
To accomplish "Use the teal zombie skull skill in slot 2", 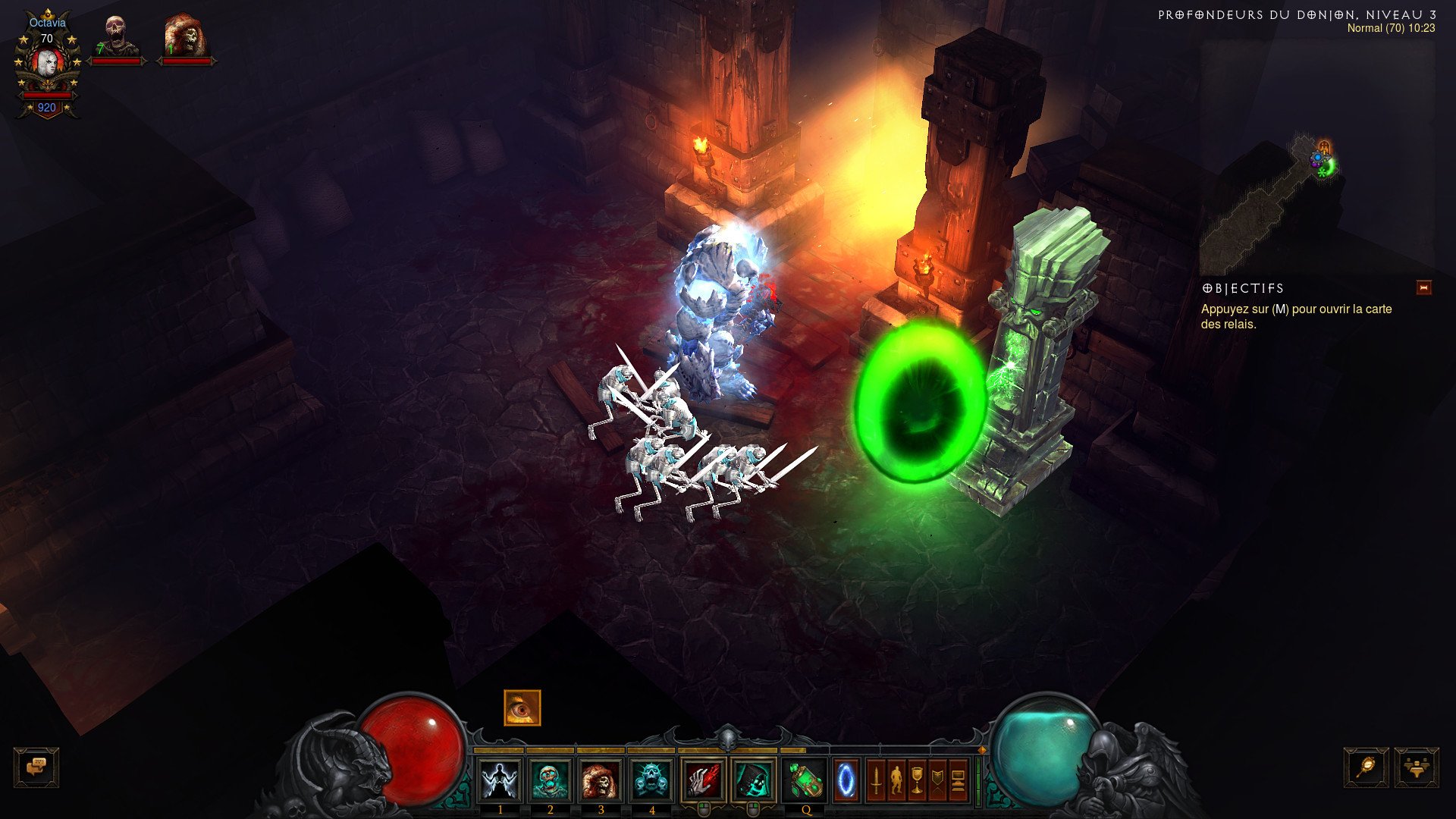I will click(x=550, y=780).
